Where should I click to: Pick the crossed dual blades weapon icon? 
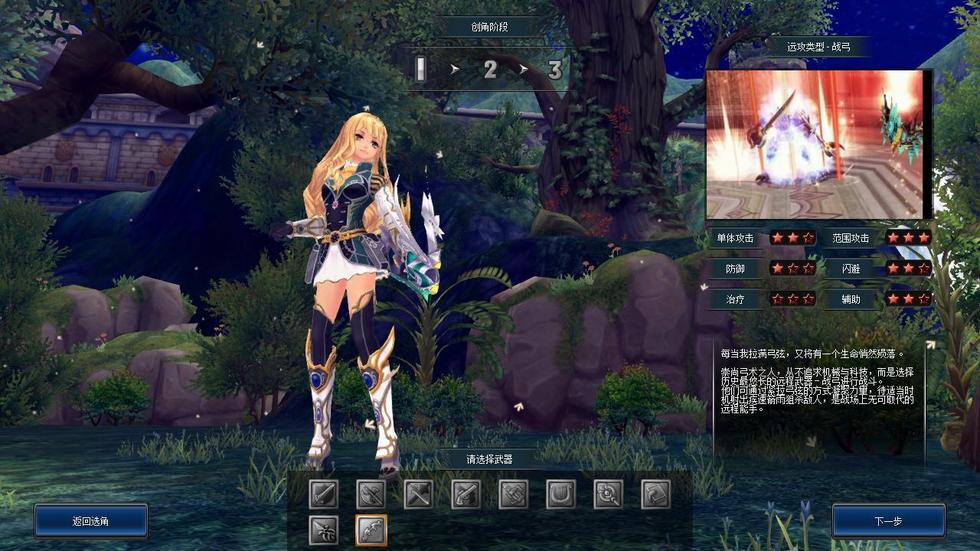[x=419, y=494]
